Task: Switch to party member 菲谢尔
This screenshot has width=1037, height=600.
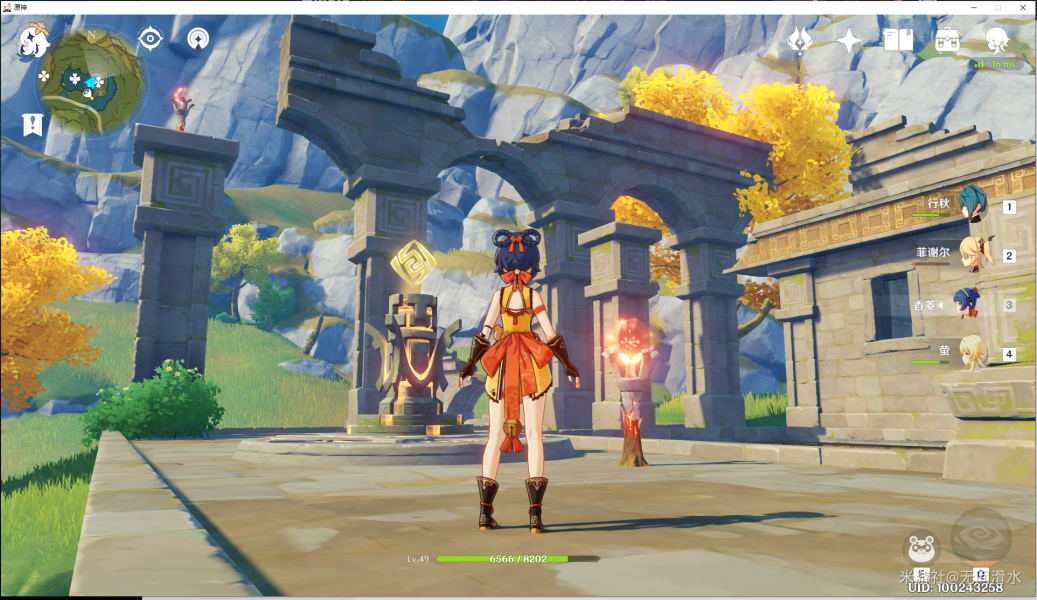Action: tap(970, 254)
